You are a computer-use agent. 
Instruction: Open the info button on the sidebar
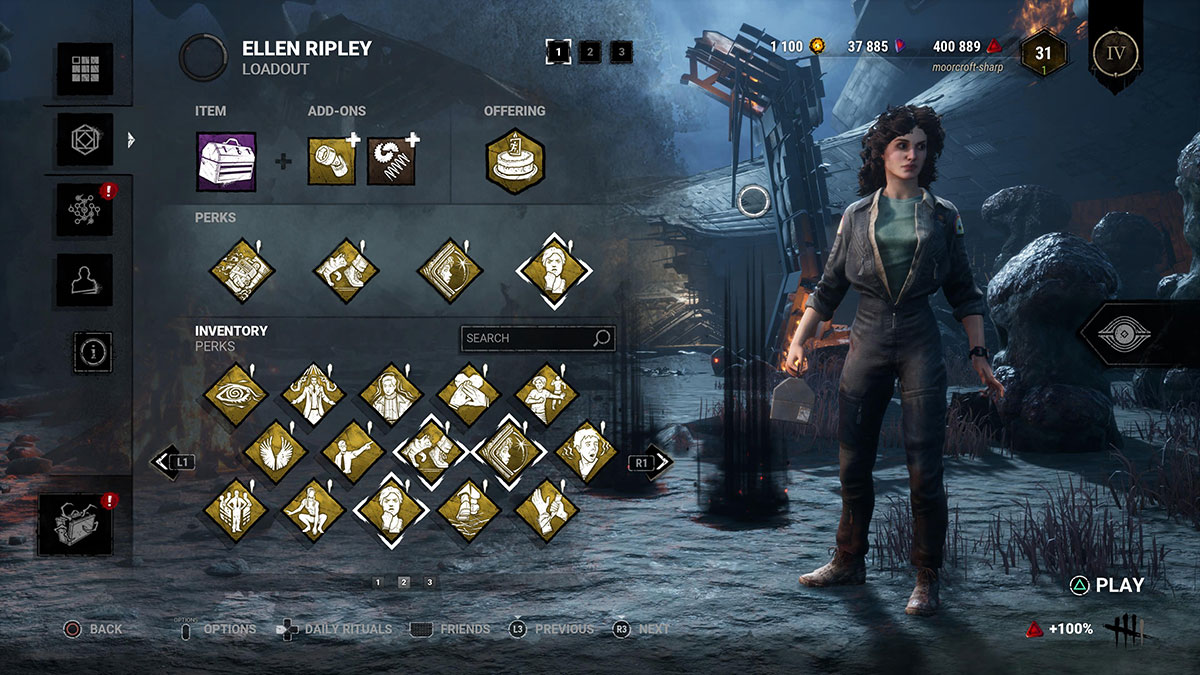click(x=92, y=351)
